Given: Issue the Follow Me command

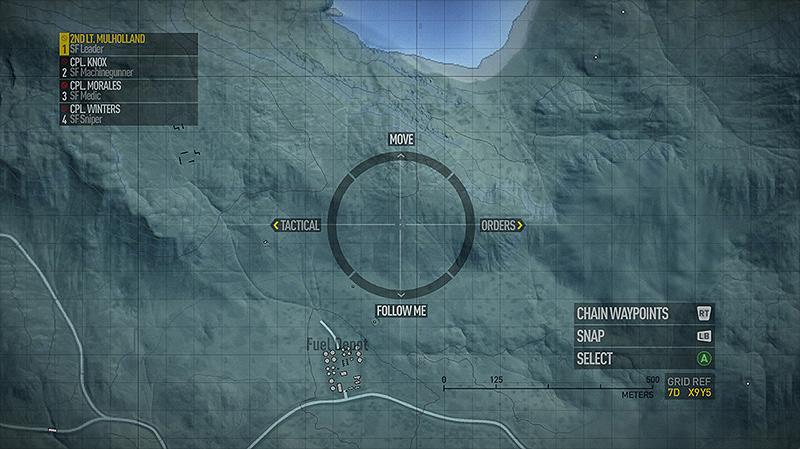Looking at the screenshot, I should (401, 311).
